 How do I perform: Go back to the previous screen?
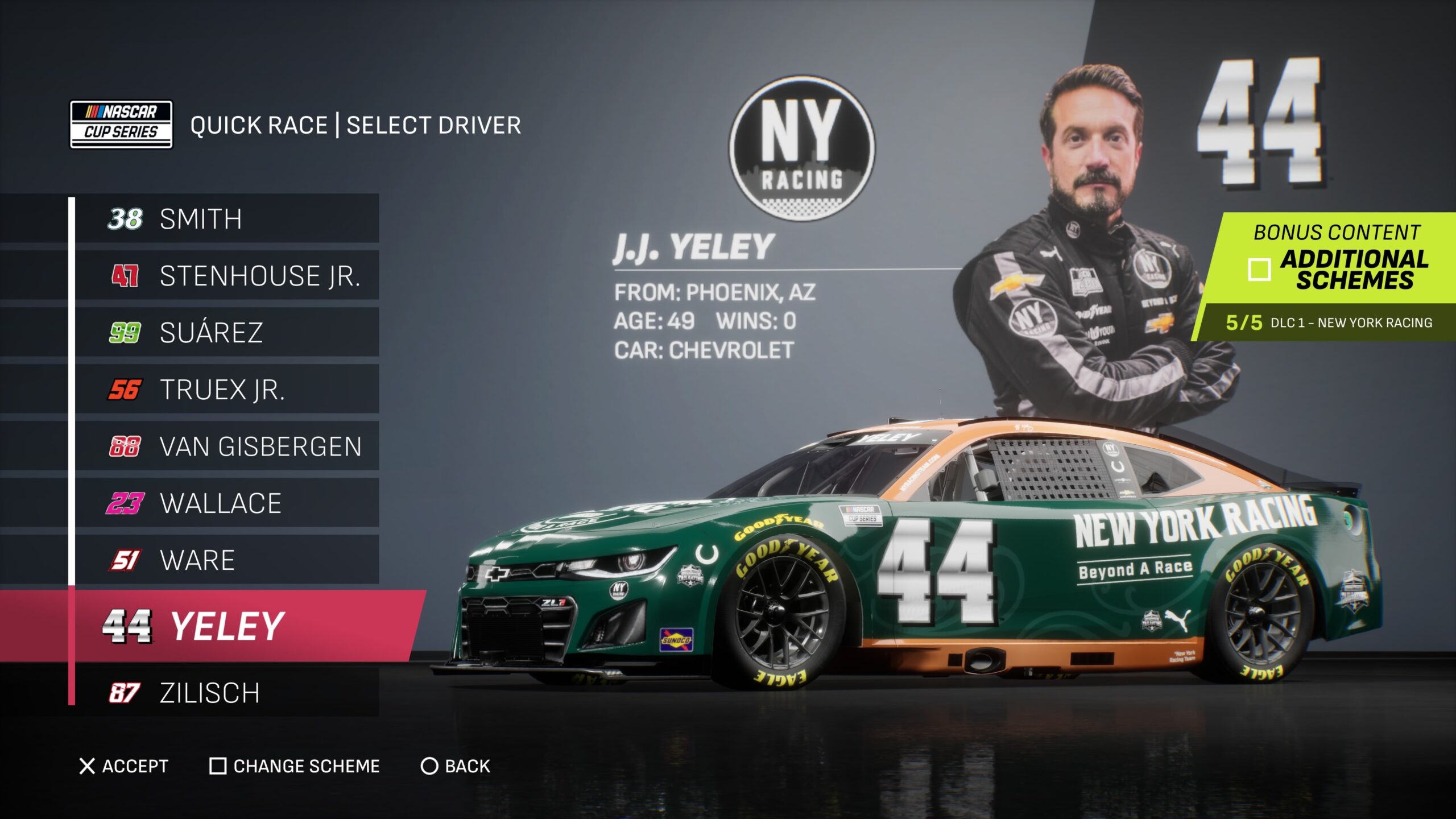(x=455, y=766)
